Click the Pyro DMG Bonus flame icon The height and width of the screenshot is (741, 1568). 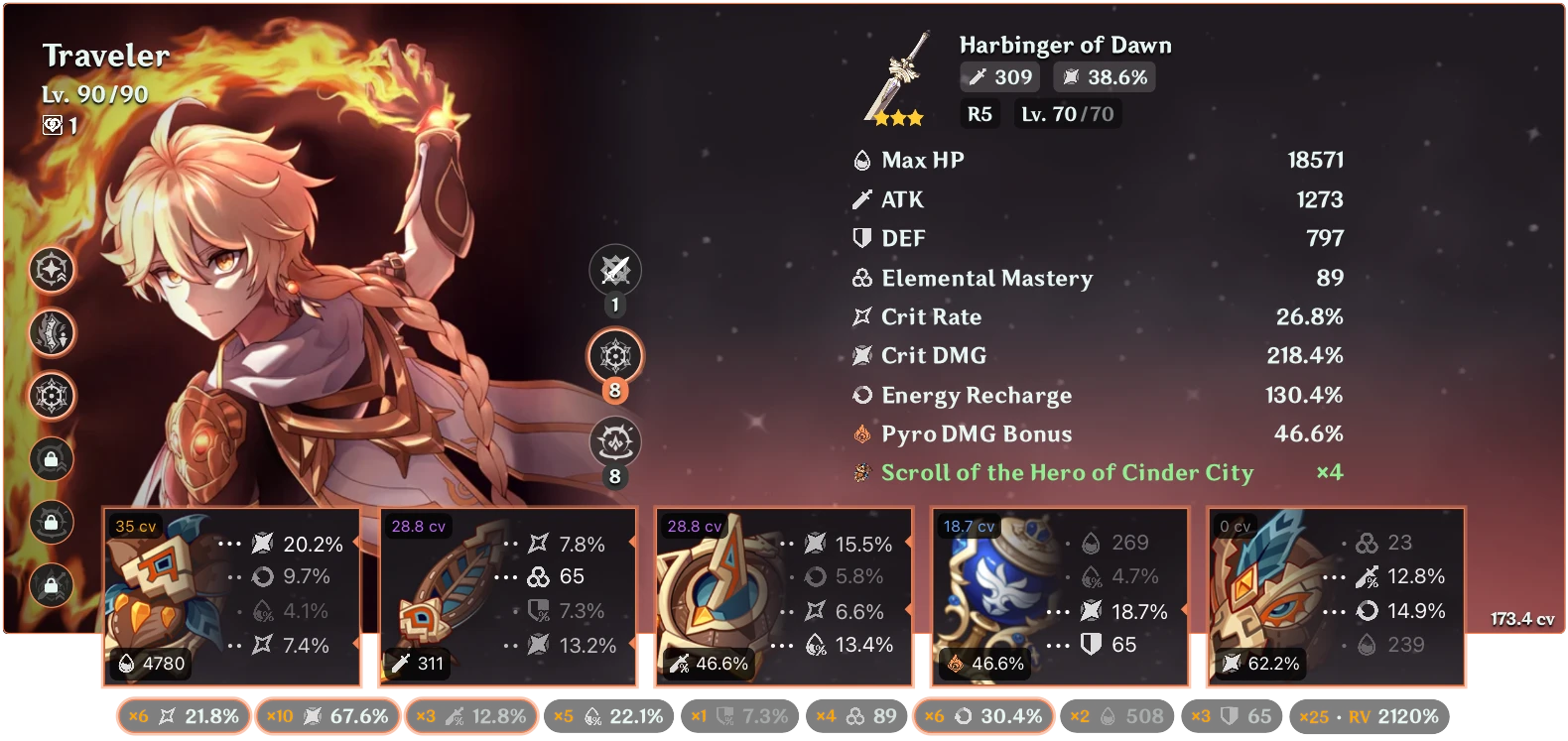click(859, 433)
